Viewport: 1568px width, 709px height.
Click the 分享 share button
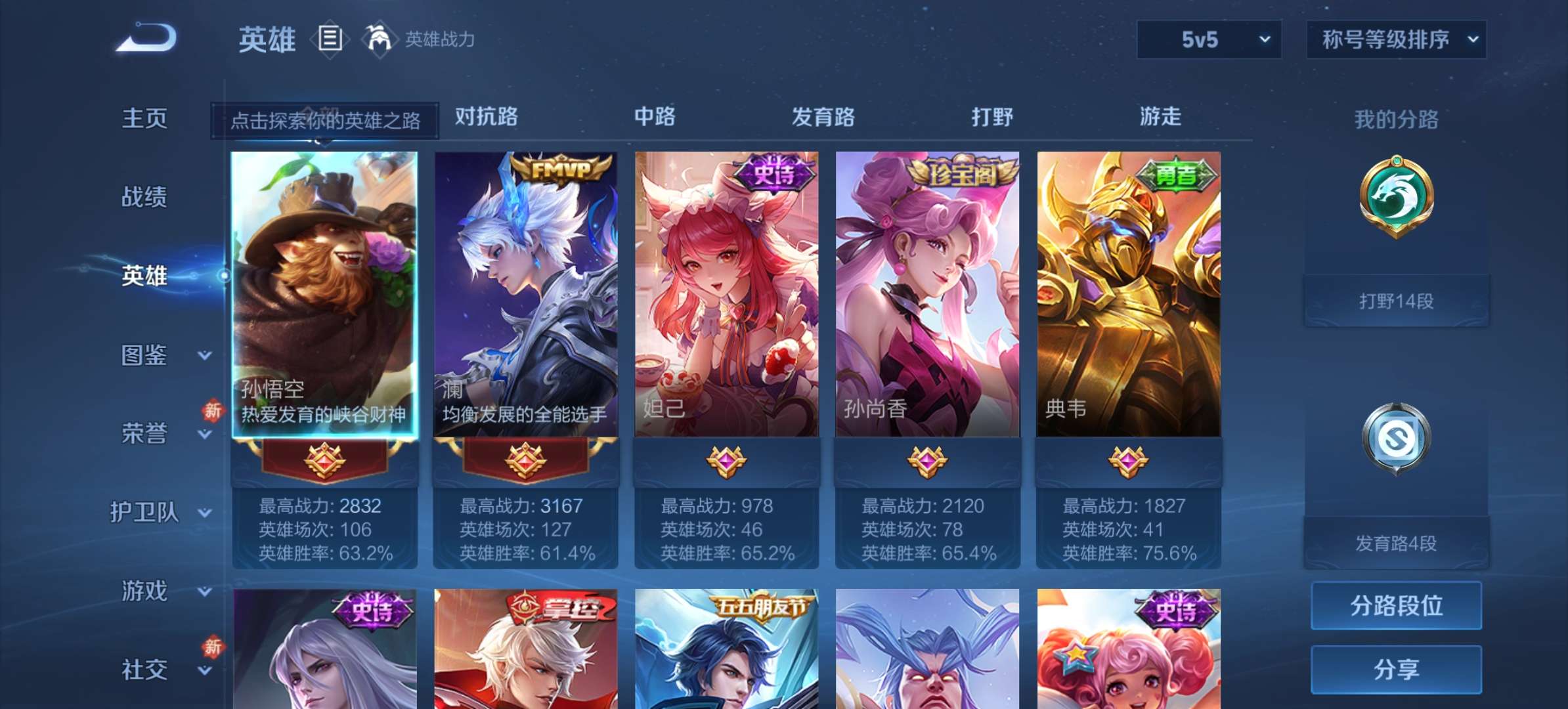pos(1396,668)
